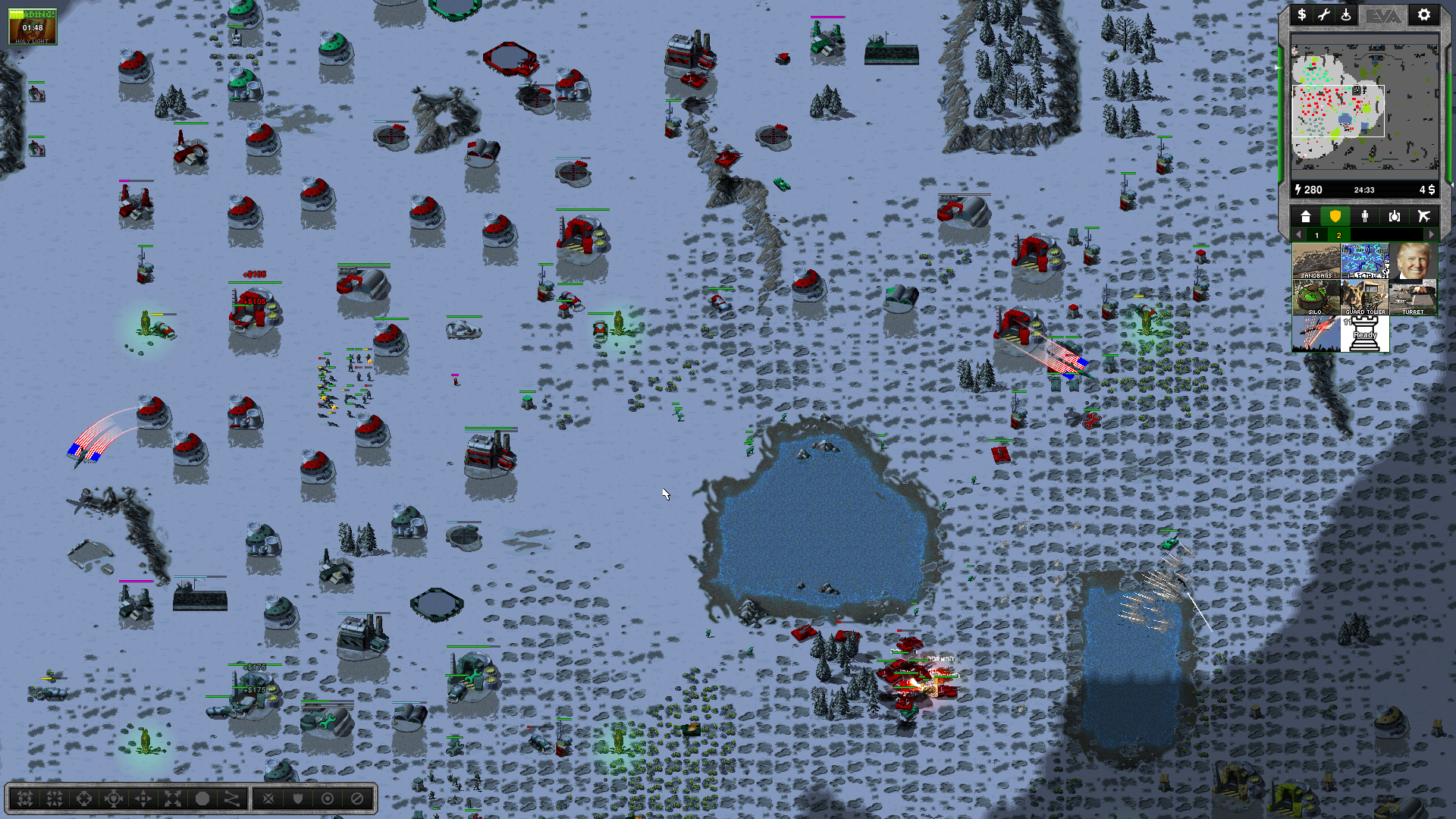Viewport: 1456px width, 819px height.
Task: Place the ready rook tower item
Action: click(1364, 334)
